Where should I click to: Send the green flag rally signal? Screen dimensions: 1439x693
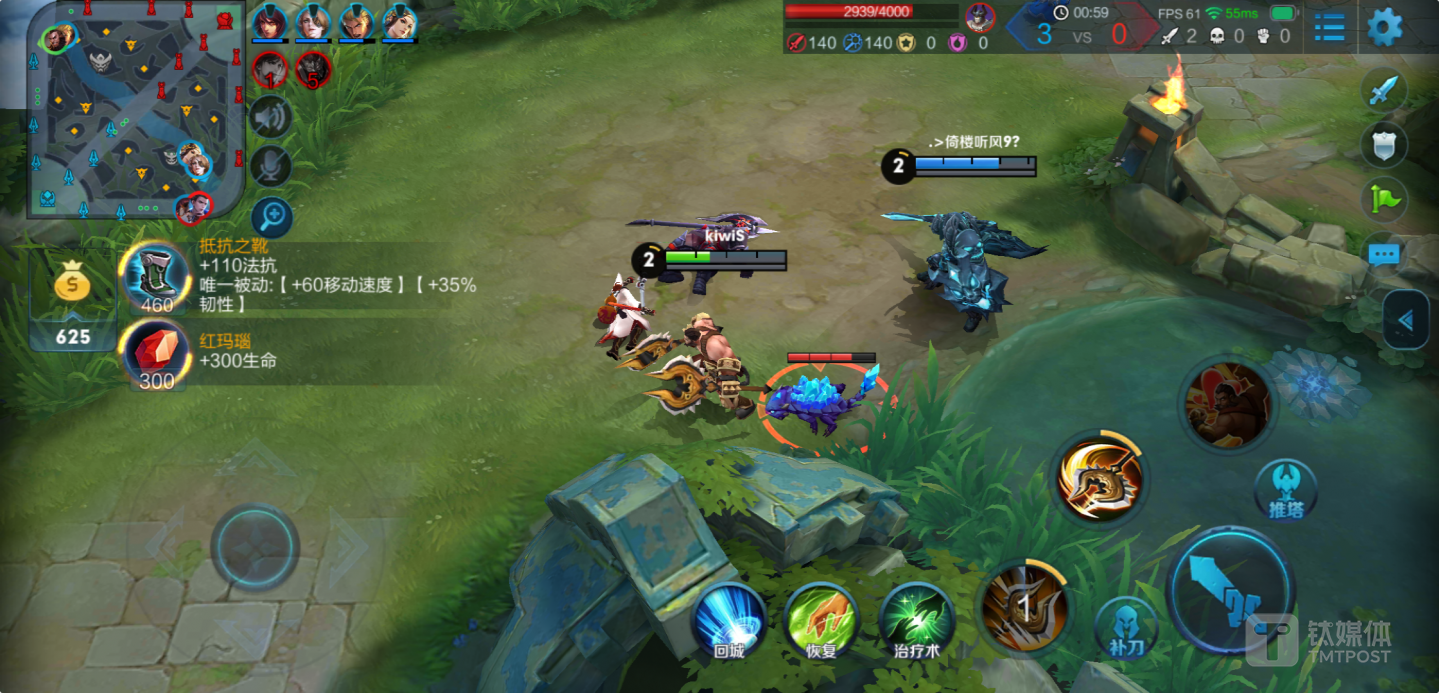1384,199
